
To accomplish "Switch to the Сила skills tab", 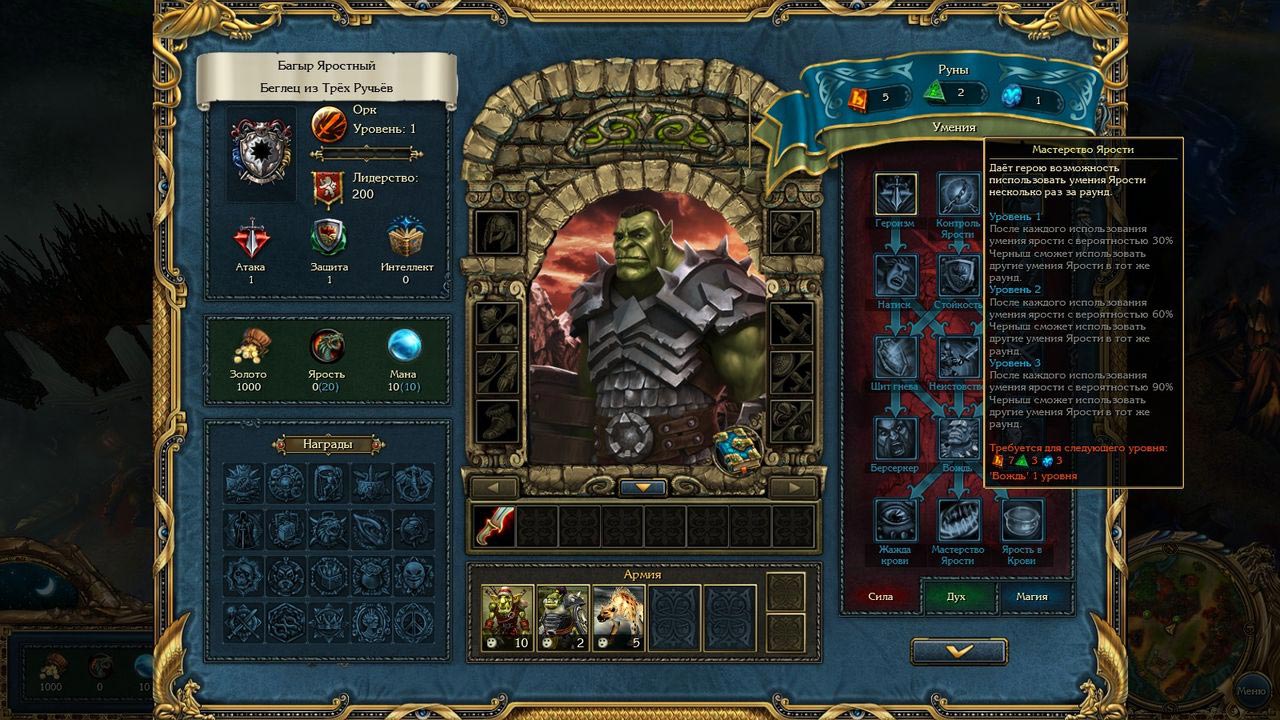I will (x=880, y=597).
